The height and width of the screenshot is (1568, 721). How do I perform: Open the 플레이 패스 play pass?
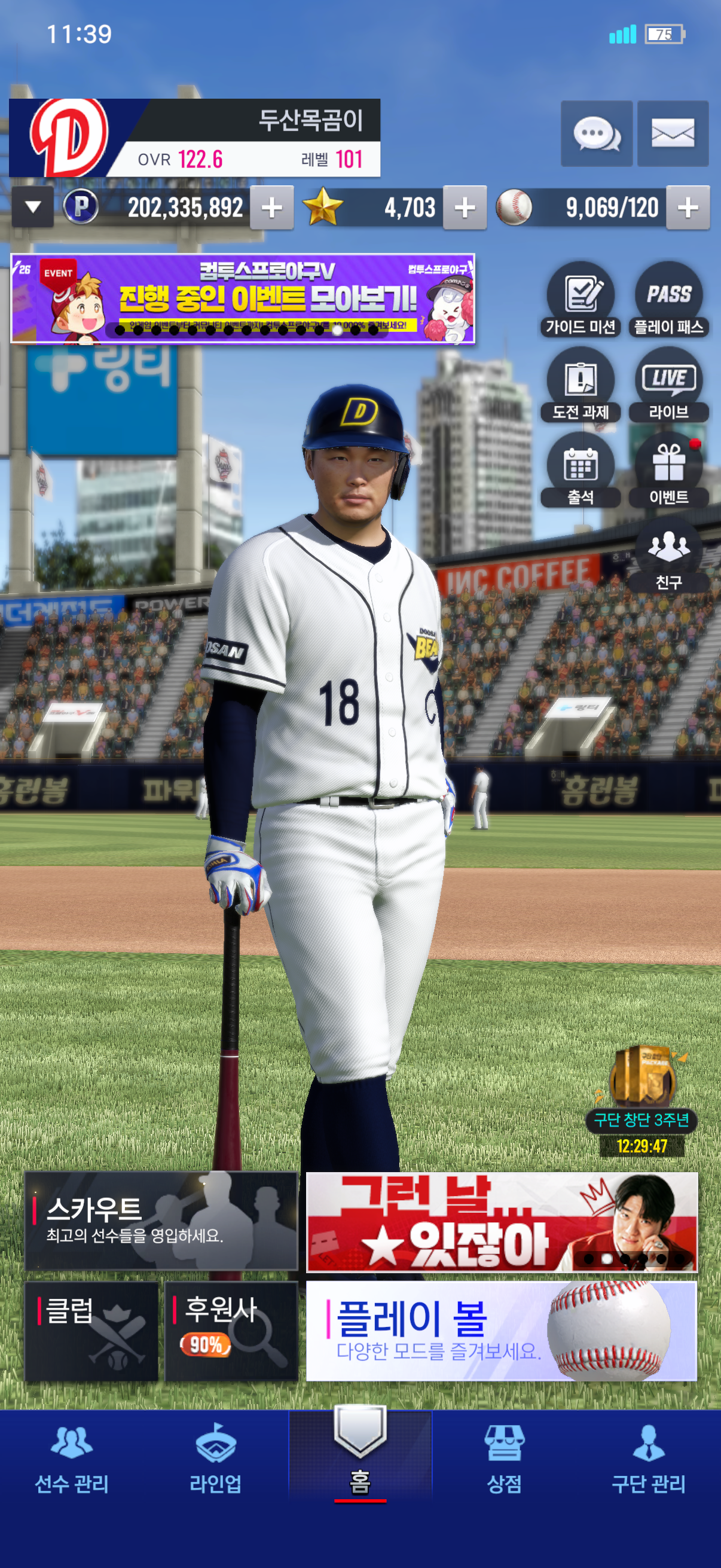pyautogui.click(x=668, y=300)
